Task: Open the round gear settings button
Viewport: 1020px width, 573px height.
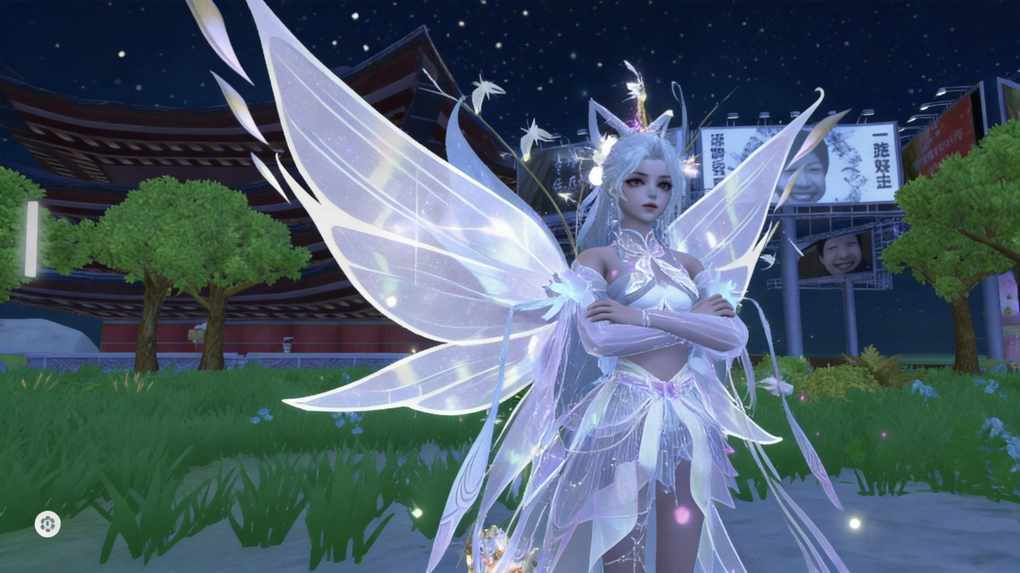Action: coord(47,523)
